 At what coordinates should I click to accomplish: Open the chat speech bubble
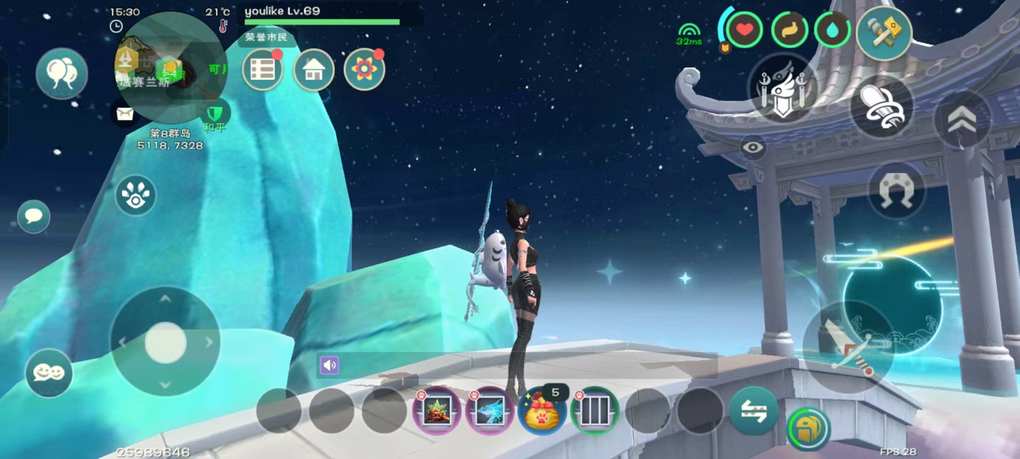pyautogui.click(x=34, y=216)
